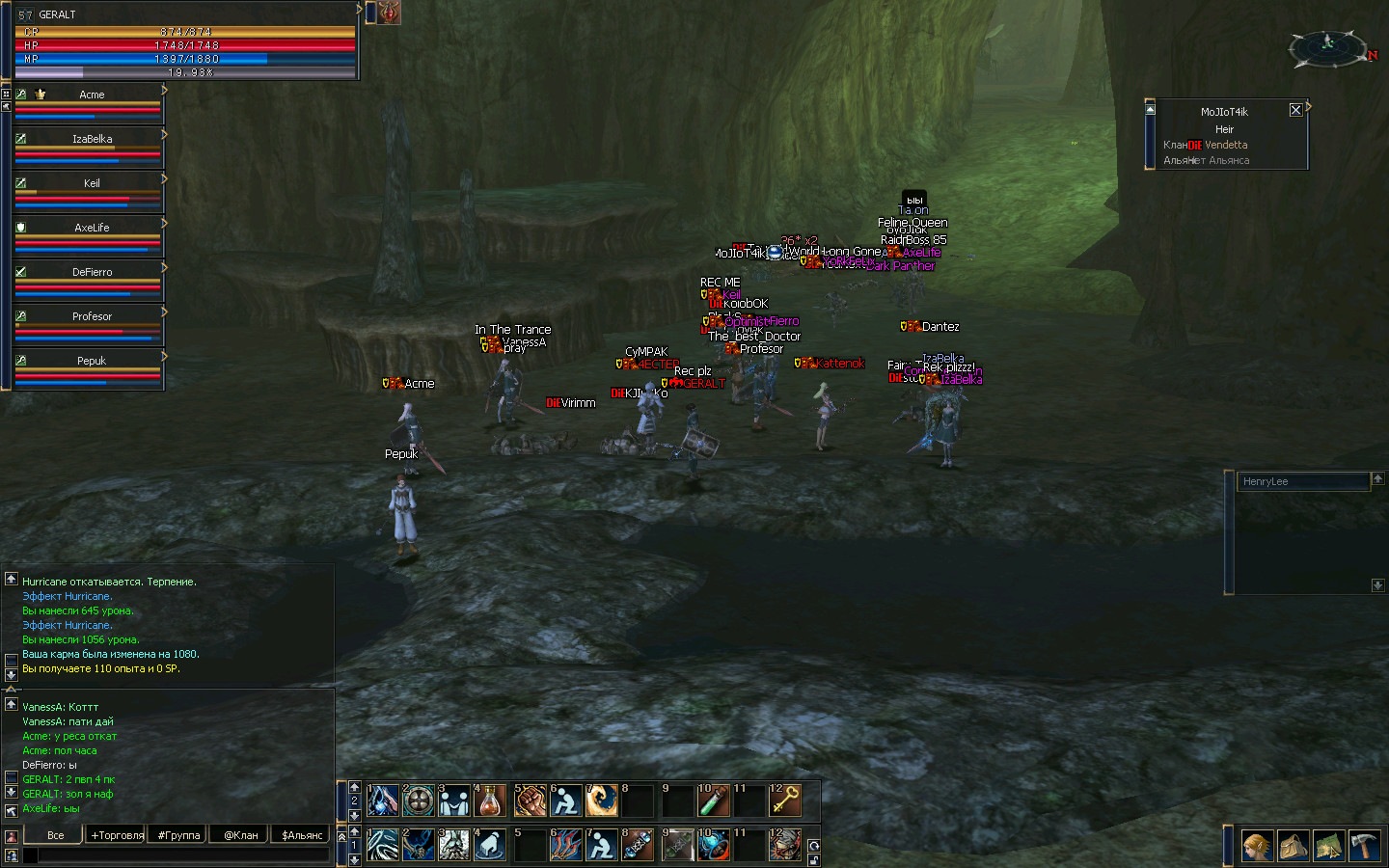Switch to the $Альянс chat tab

[x=302, y=835]
